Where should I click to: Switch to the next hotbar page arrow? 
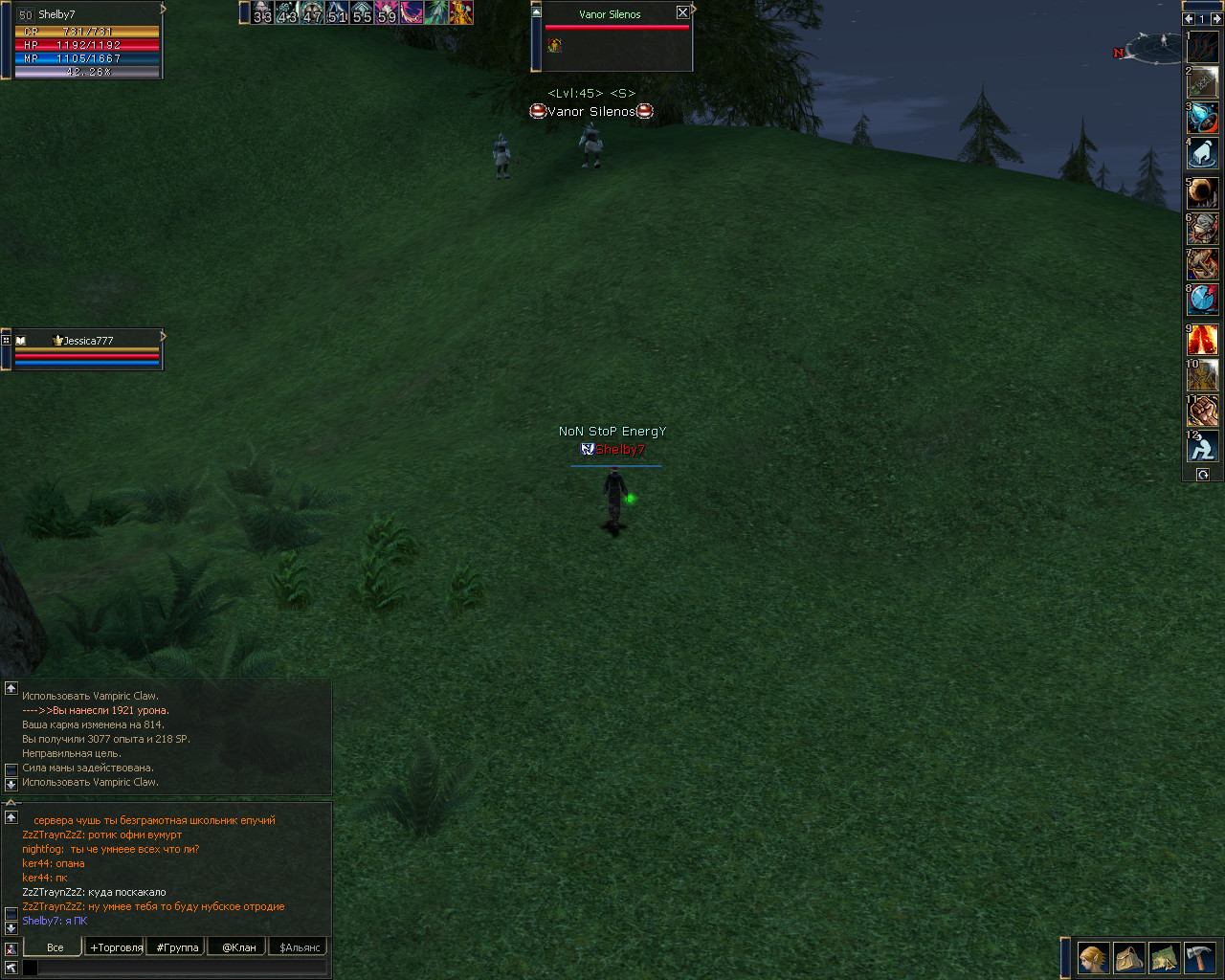(1215, 18)
